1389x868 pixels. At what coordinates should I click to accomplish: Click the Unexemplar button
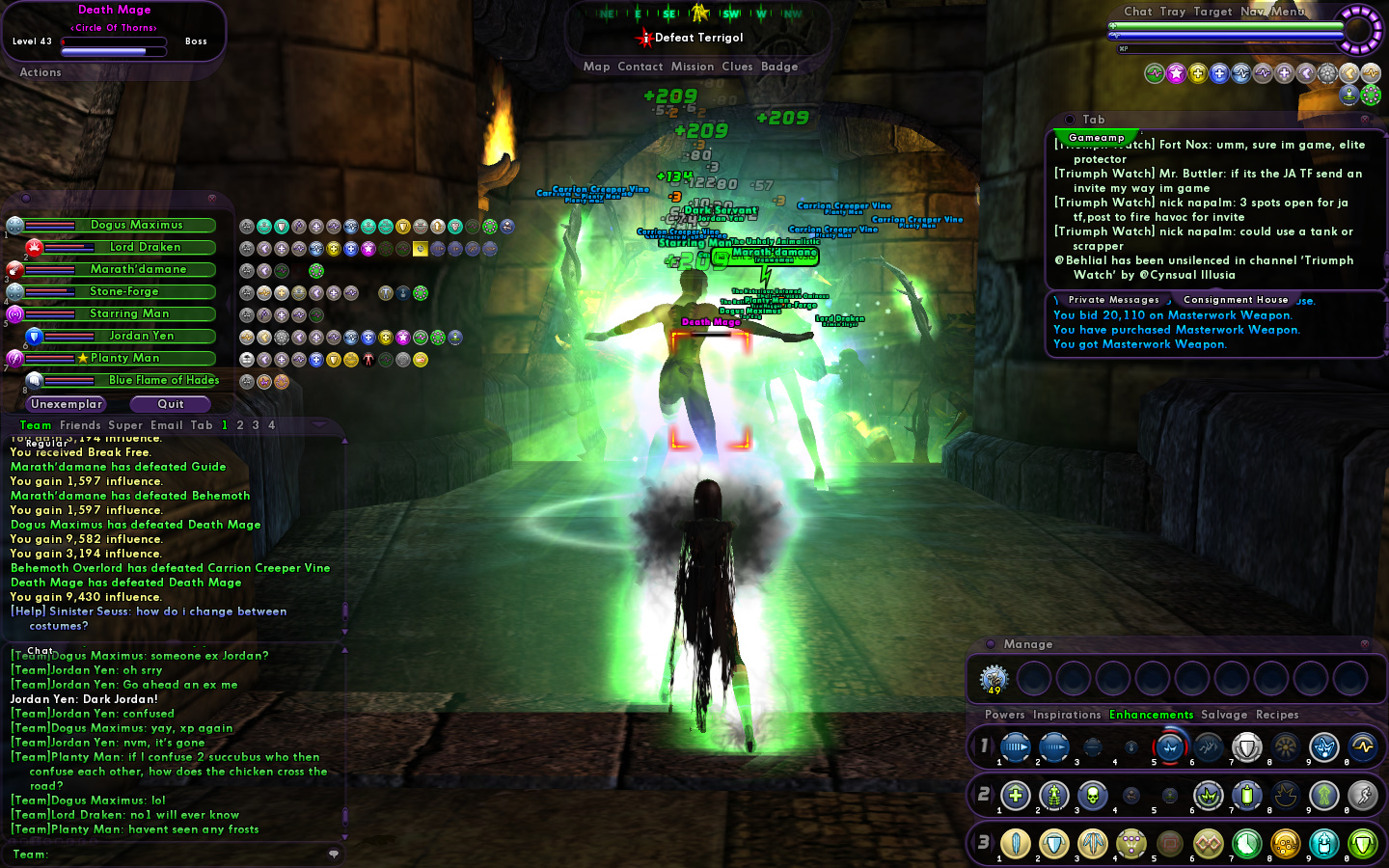tap(66, 404)
